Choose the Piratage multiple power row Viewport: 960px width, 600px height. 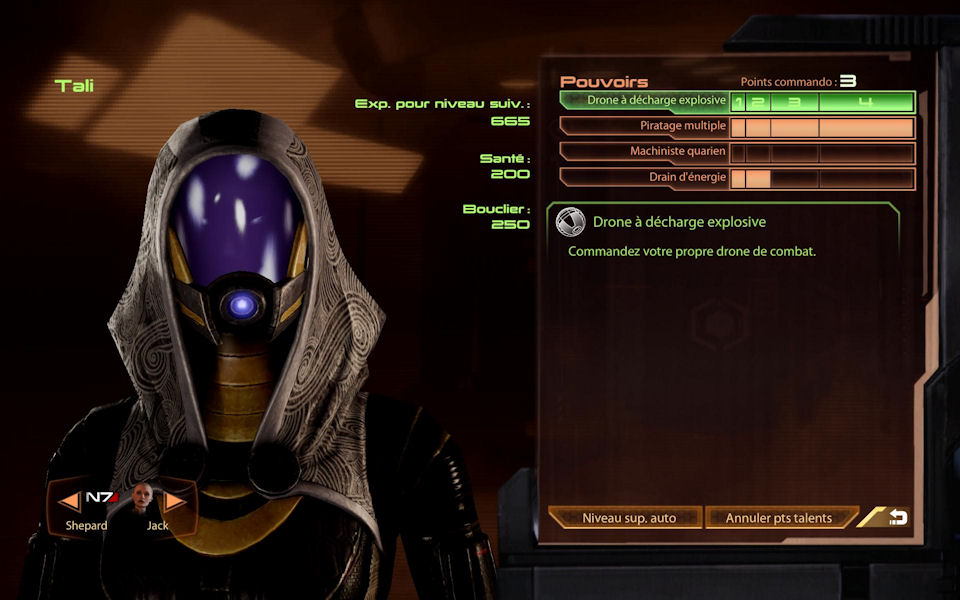click(x=645, y=127)
